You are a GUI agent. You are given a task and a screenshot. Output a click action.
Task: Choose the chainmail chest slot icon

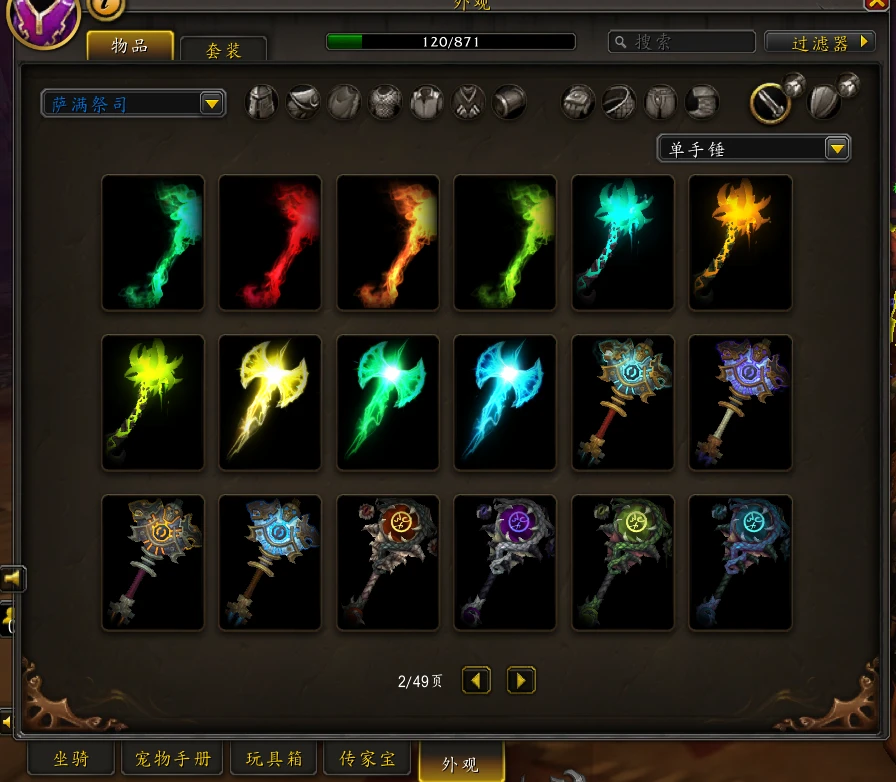tap(385, 102)
